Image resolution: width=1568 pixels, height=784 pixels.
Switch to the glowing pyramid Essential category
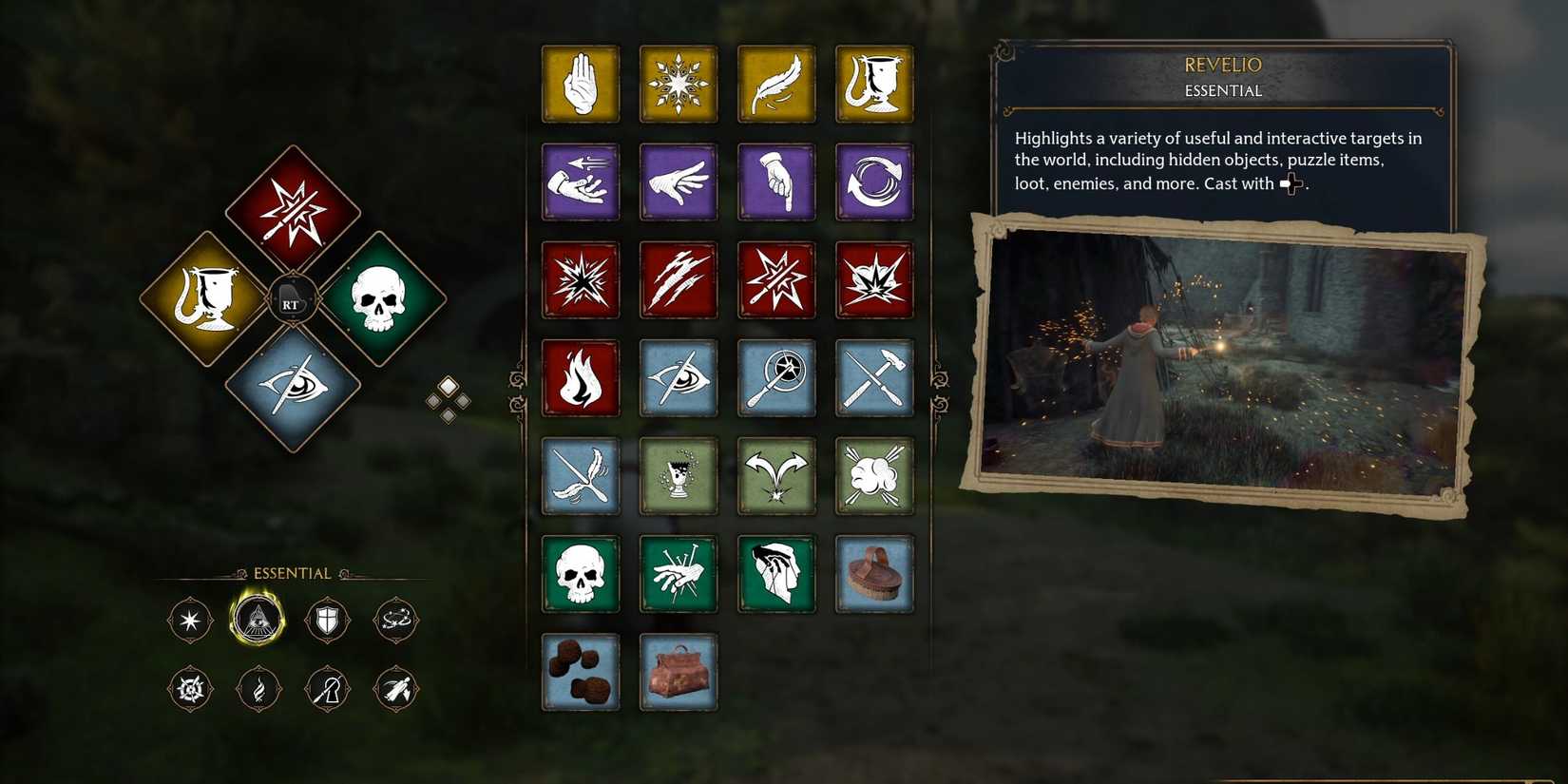pyautogui.click(x=258, y=619)
